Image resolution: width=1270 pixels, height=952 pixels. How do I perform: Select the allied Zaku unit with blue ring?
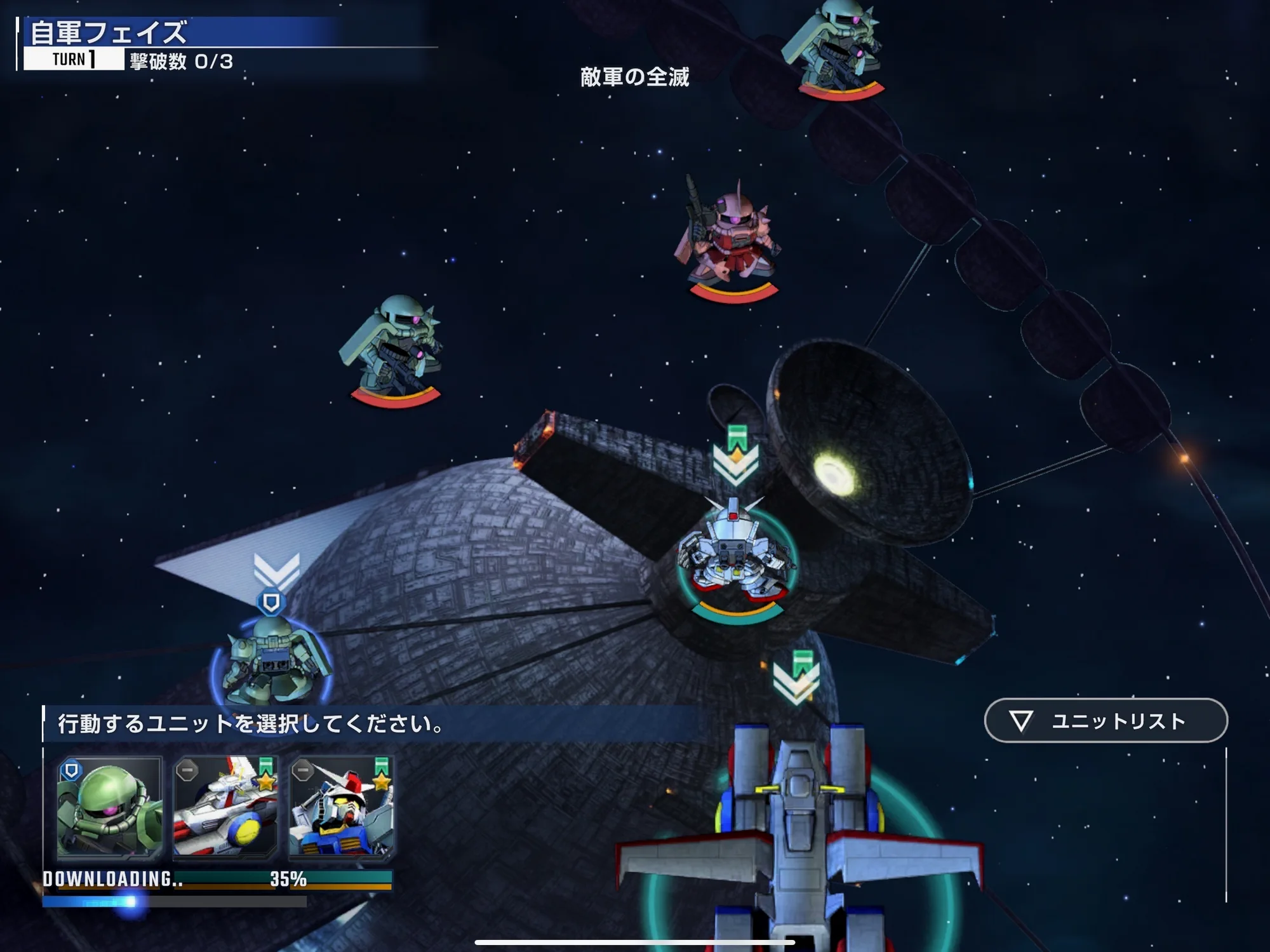pyautogui.click(x=272, y=660)
